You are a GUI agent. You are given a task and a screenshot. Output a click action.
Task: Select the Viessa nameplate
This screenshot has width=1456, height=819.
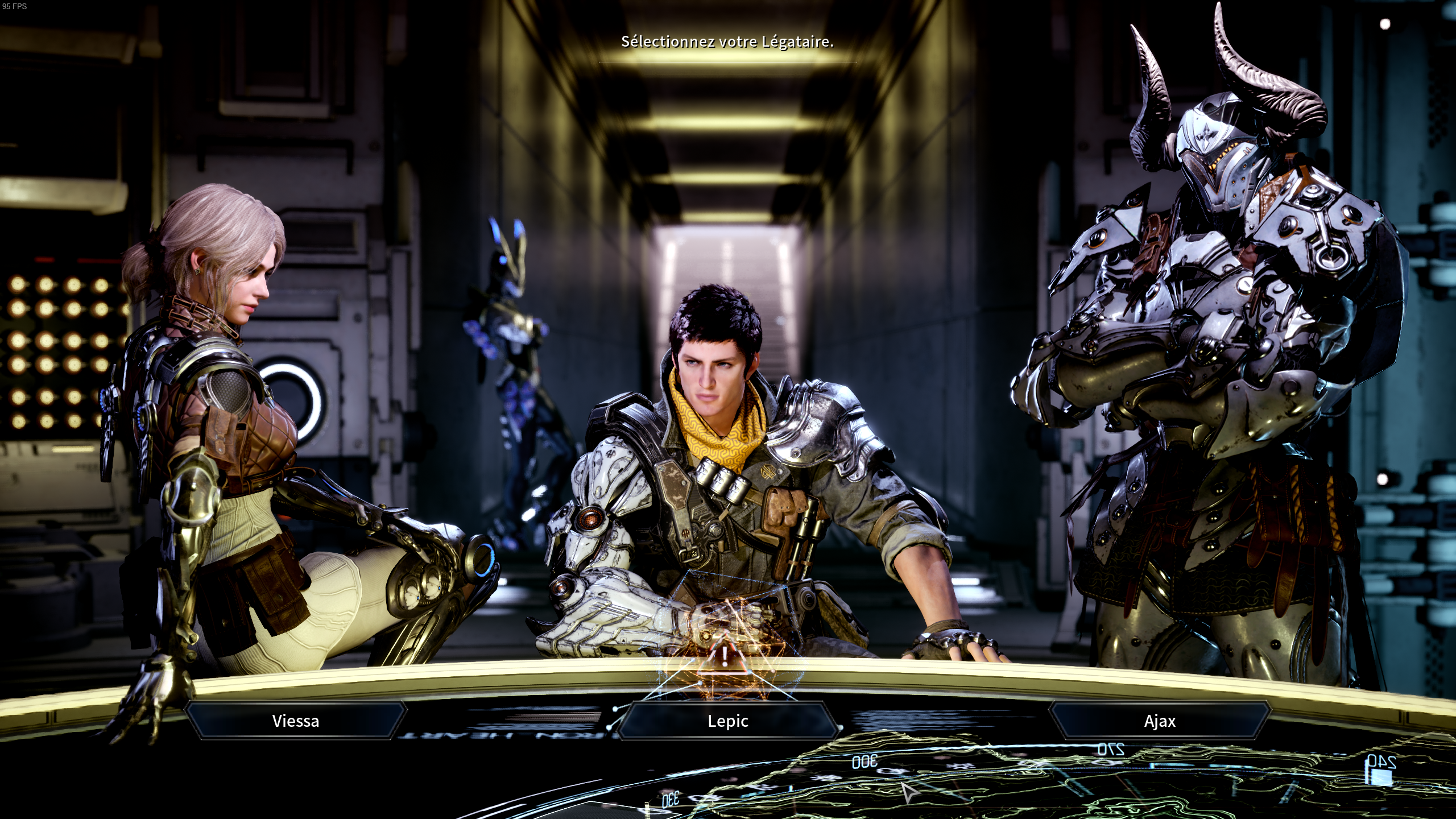click(x=296, y=721)
